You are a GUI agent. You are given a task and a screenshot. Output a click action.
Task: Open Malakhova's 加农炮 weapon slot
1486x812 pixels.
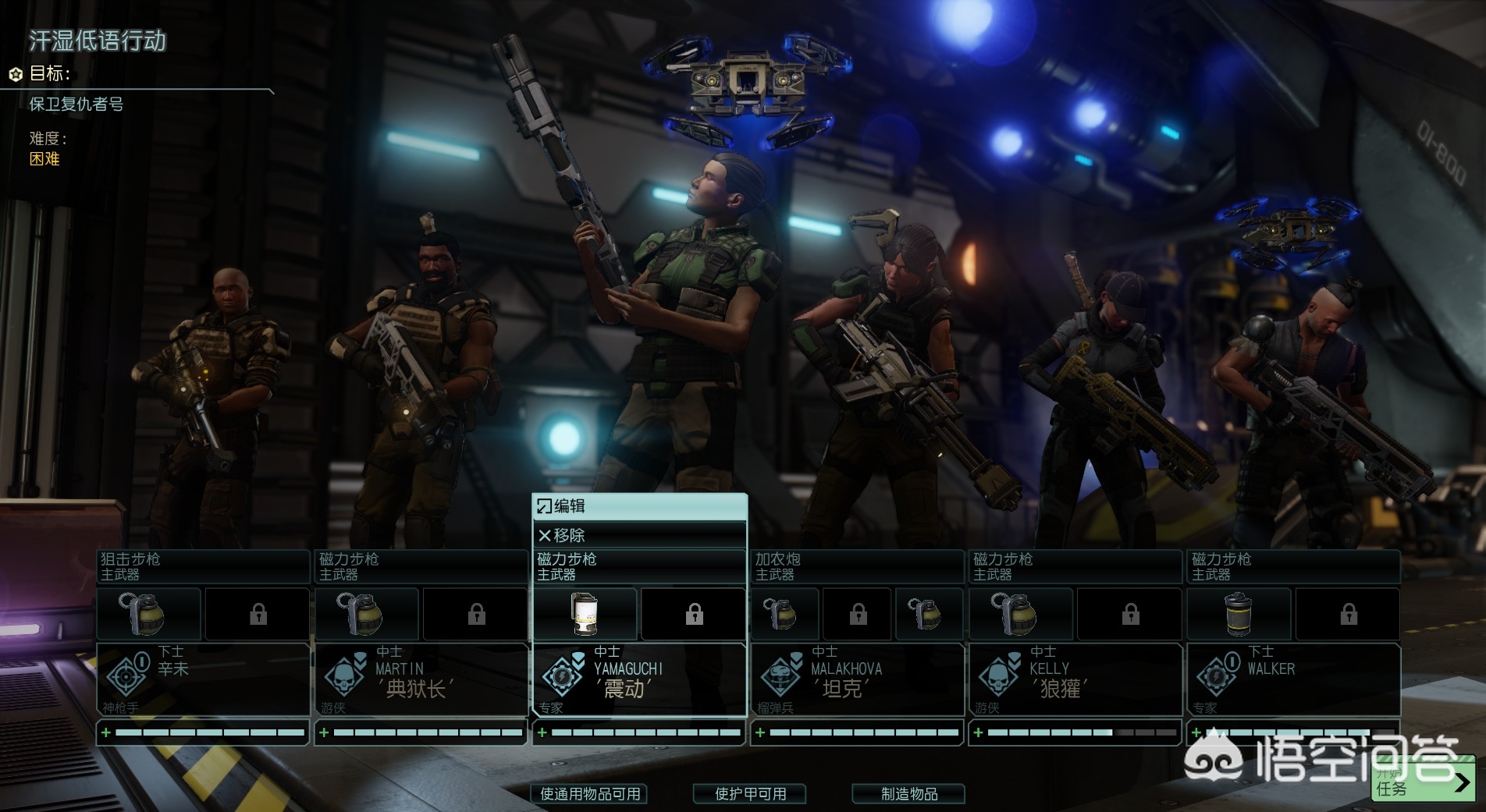[x=857, y=566]
